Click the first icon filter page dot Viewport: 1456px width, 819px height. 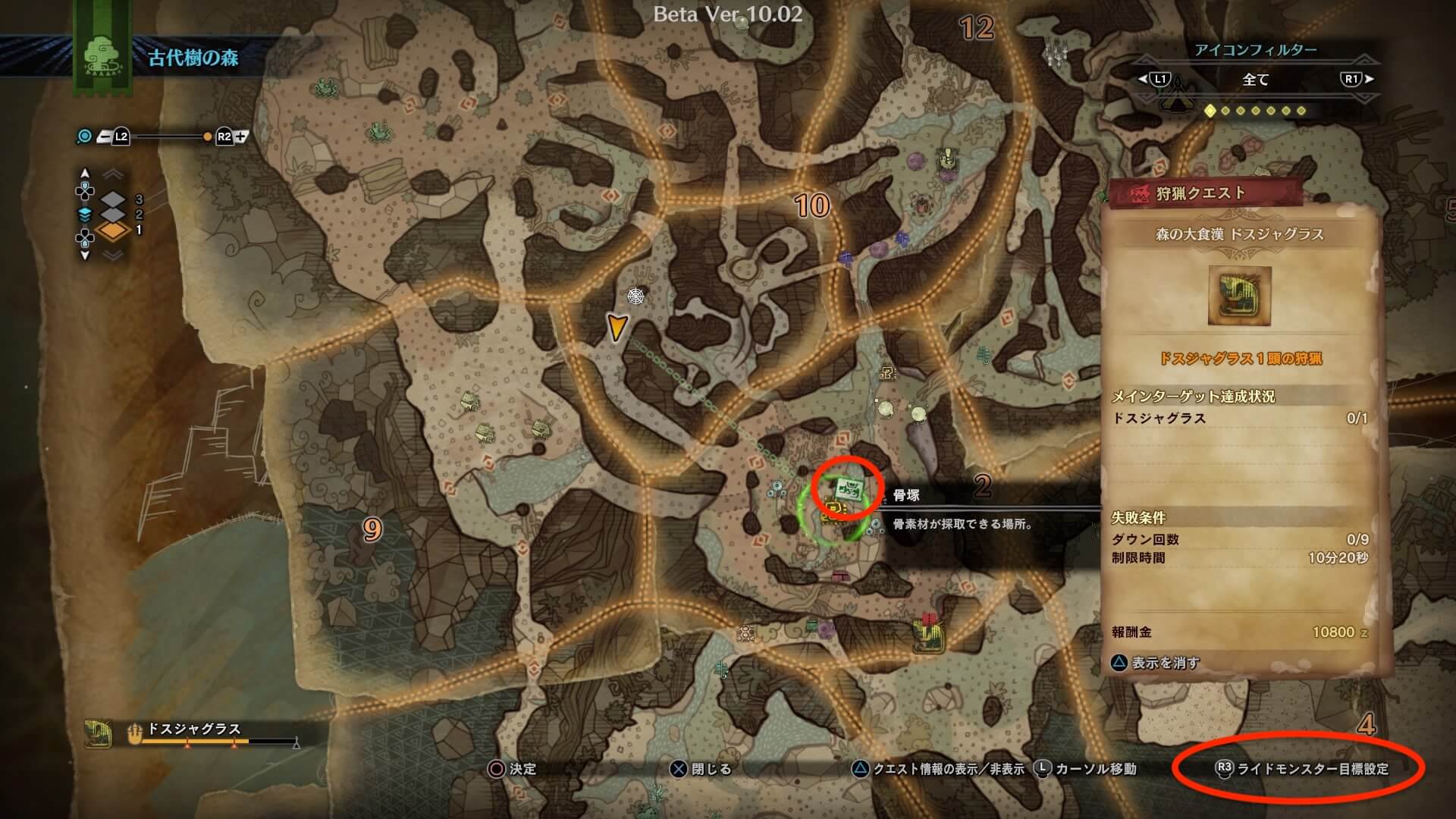(1210, 111)
